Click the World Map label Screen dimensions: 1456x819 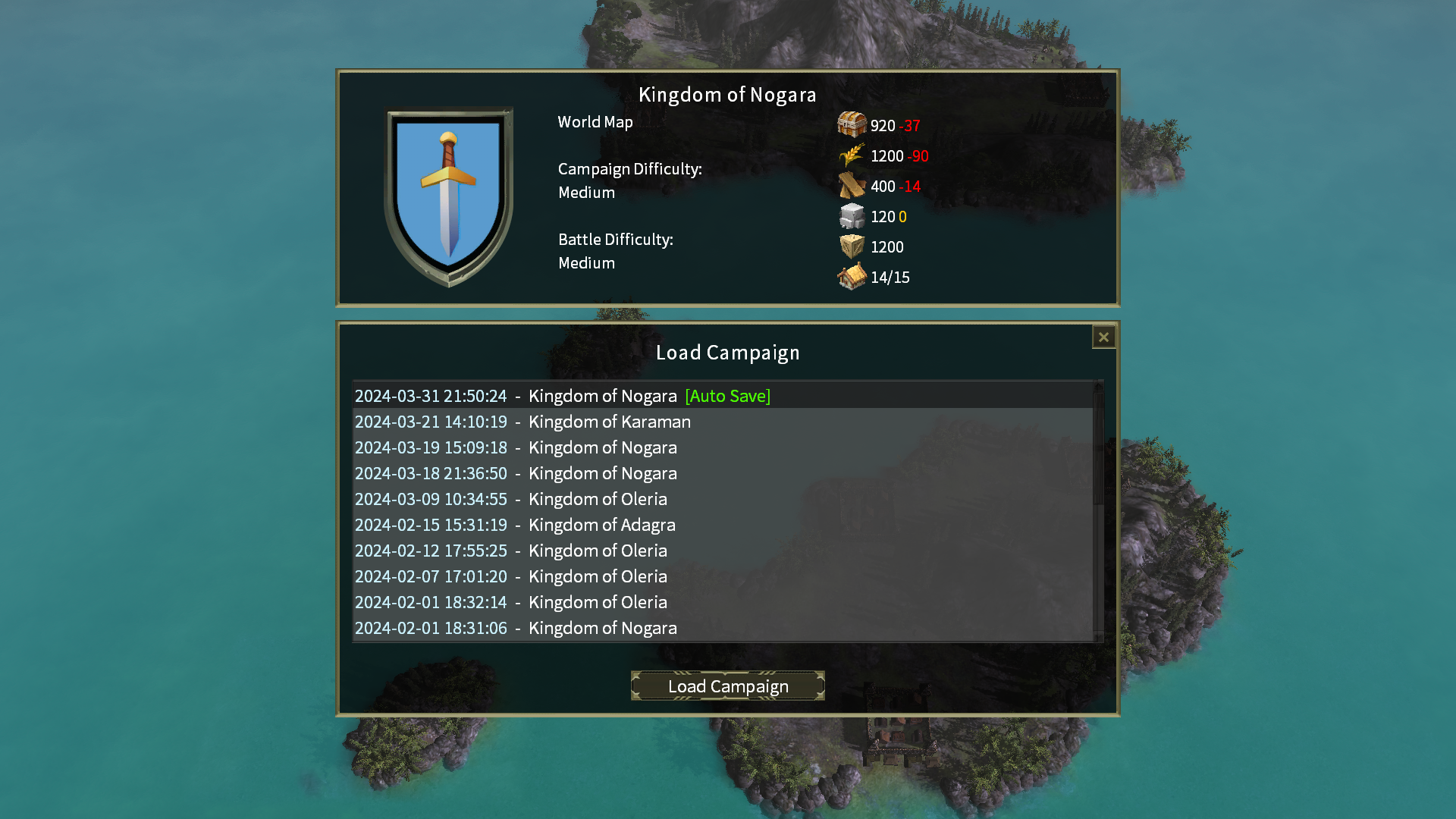[595, 121]
